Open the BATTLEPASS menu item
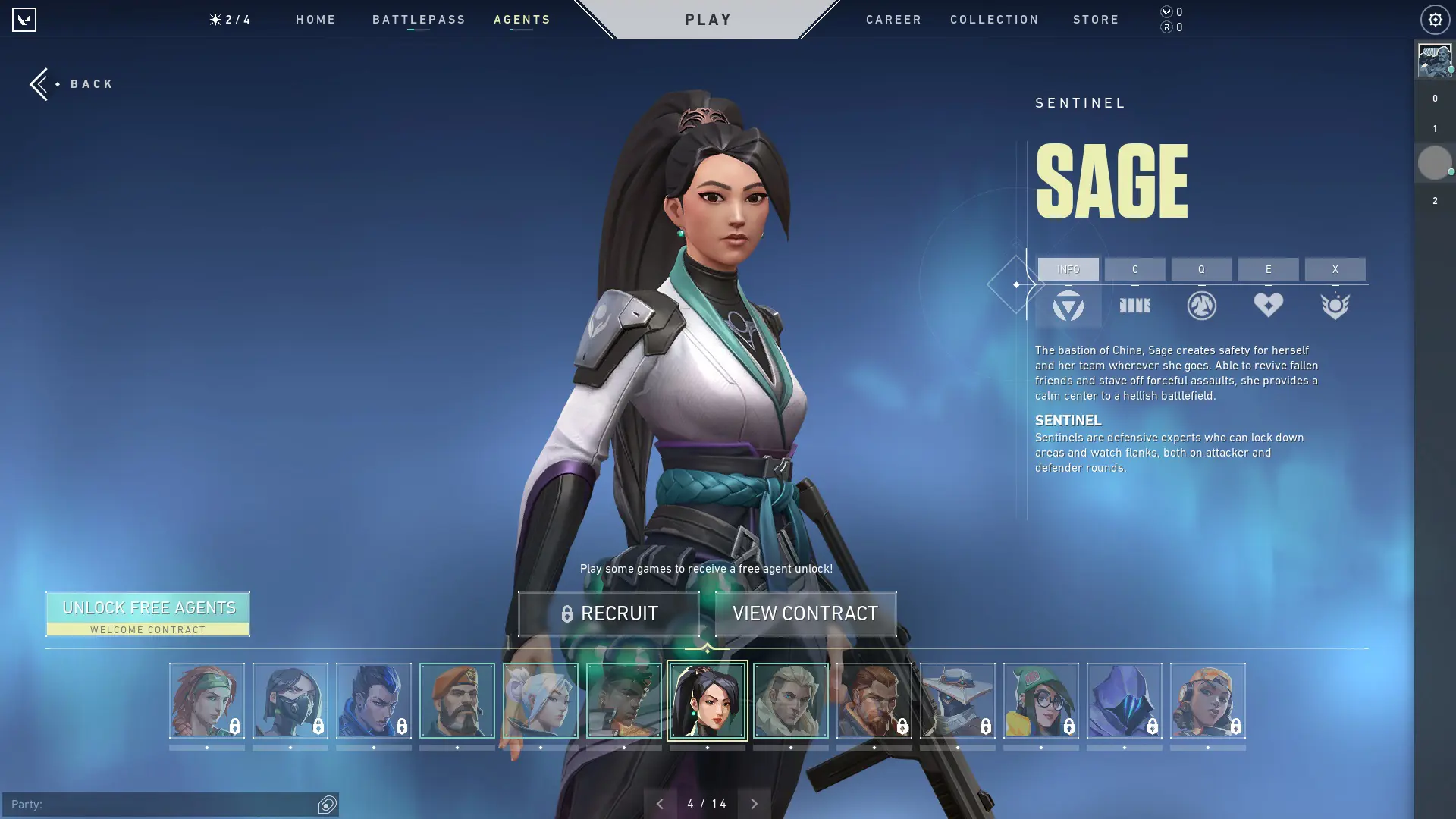Viewport: 1456px width, 819px height. tap(419, 20)
